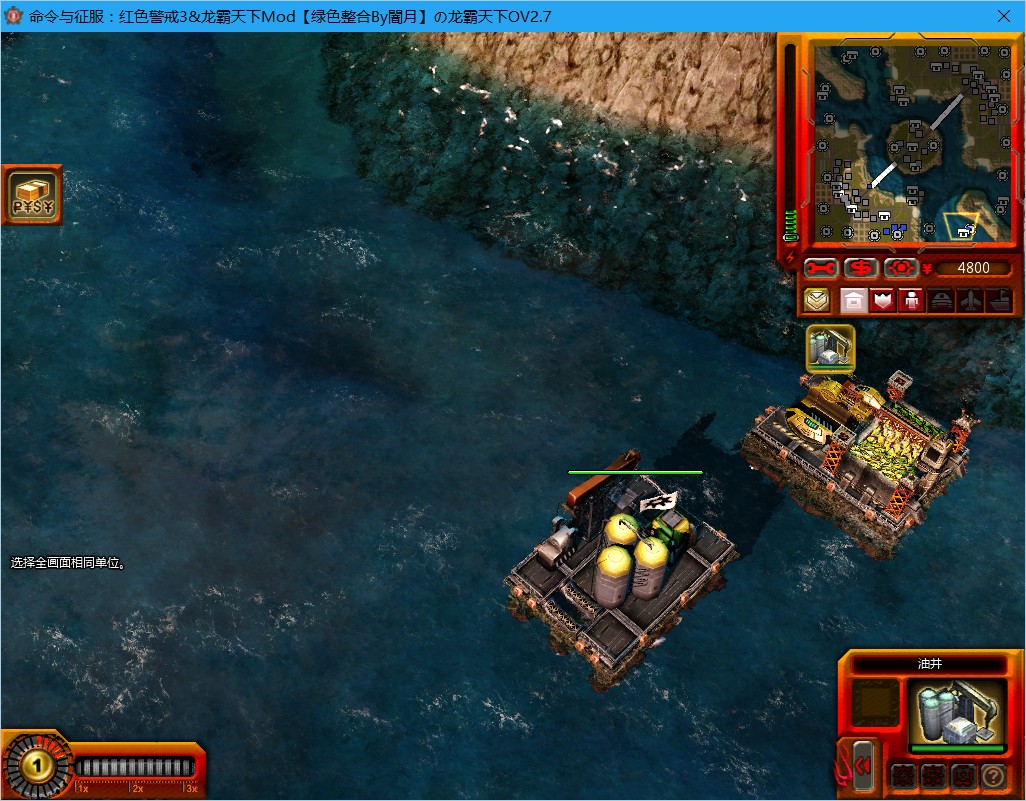
Task: Click the gold number 1 level badge
Action: tap(37, 767)
